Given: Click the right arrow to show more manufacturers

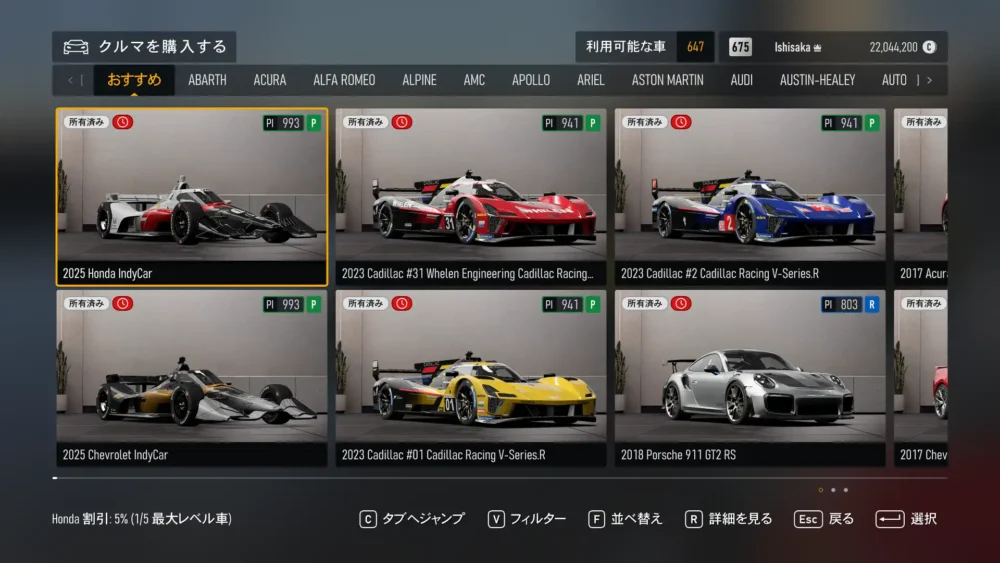Looking at the screenshot, I should point(929,80).
